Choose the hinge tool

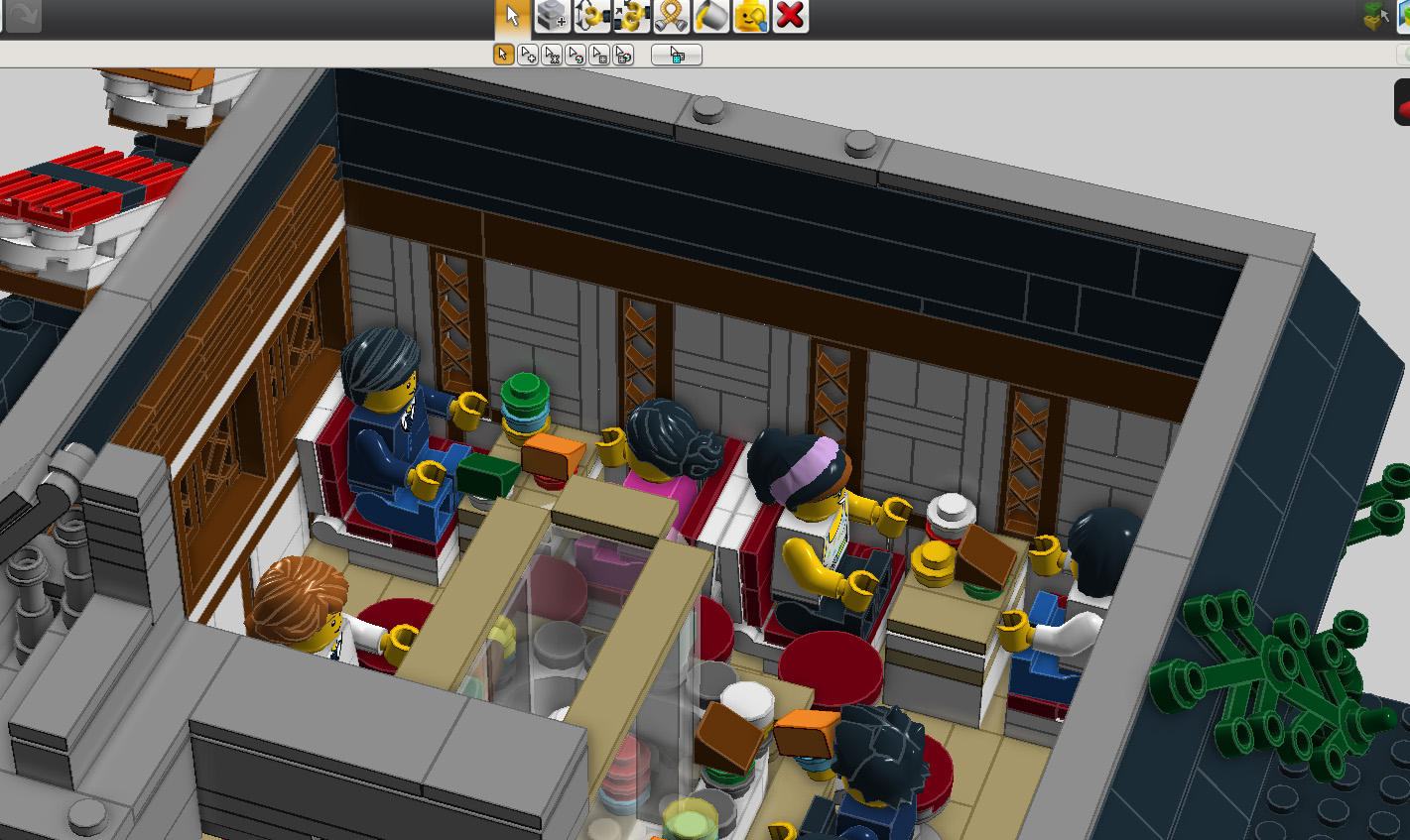coord(592,16)
